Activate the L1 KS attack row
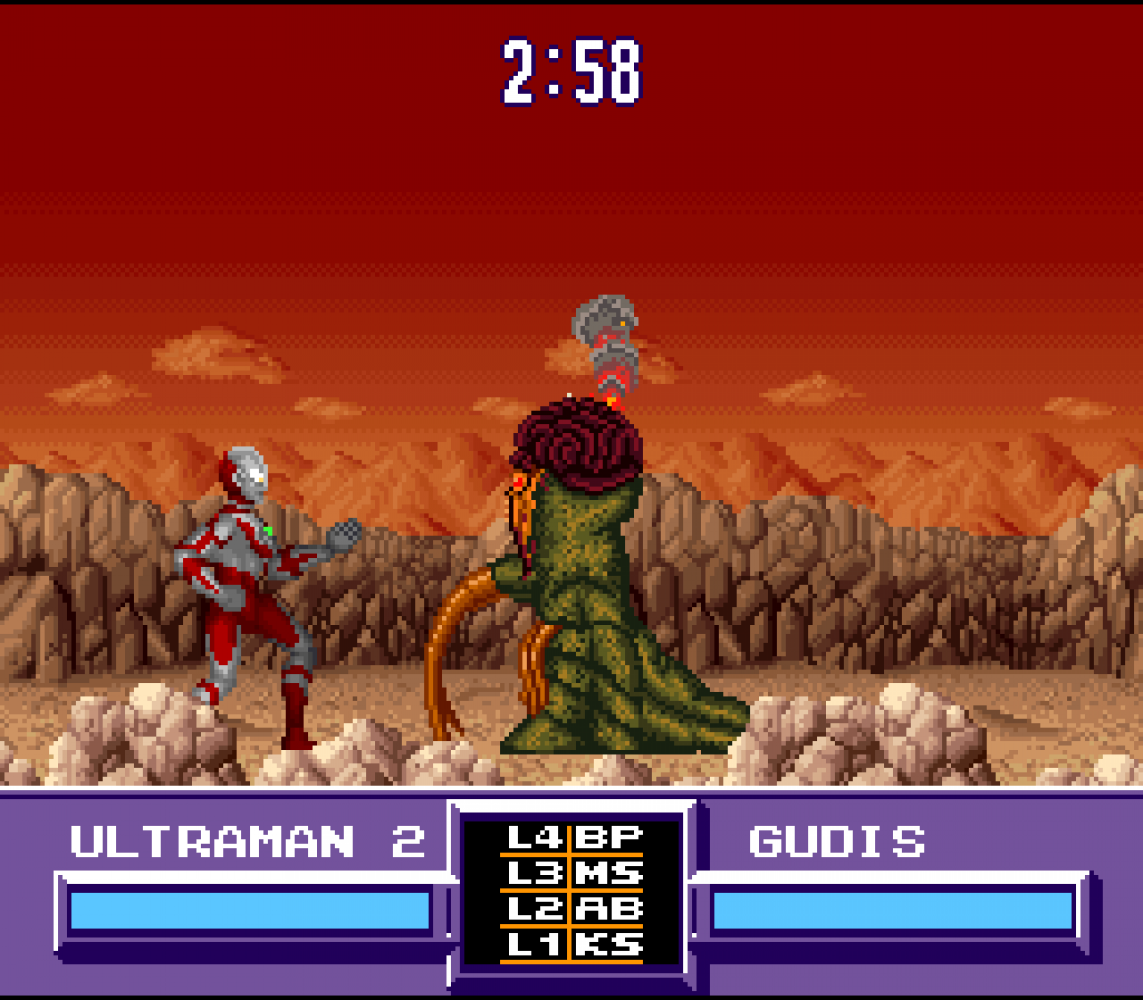1143x1000 pixels. pyautogui.click(x=572, y=945)
